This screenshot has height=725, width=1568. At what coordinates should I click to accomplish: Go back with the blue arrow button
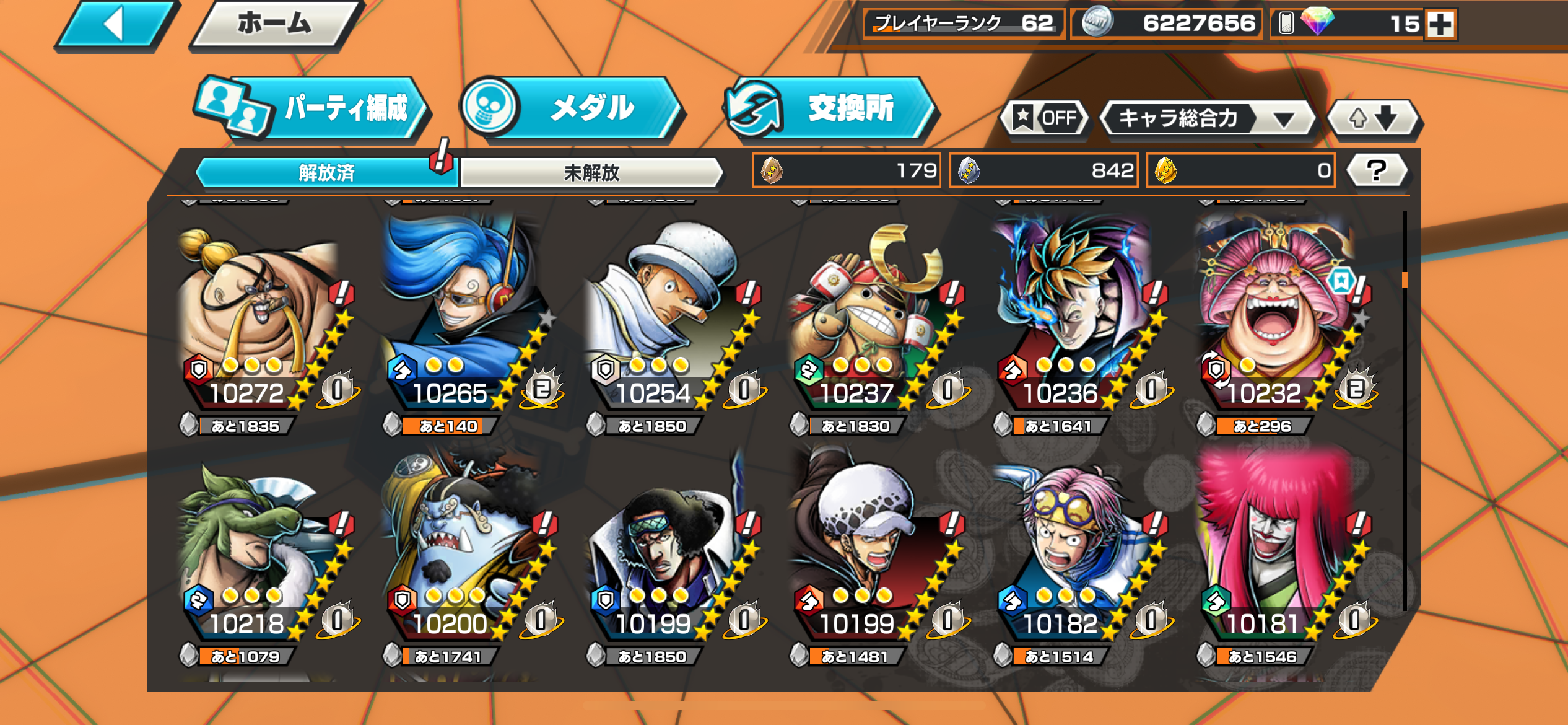[x=115, y=25]
